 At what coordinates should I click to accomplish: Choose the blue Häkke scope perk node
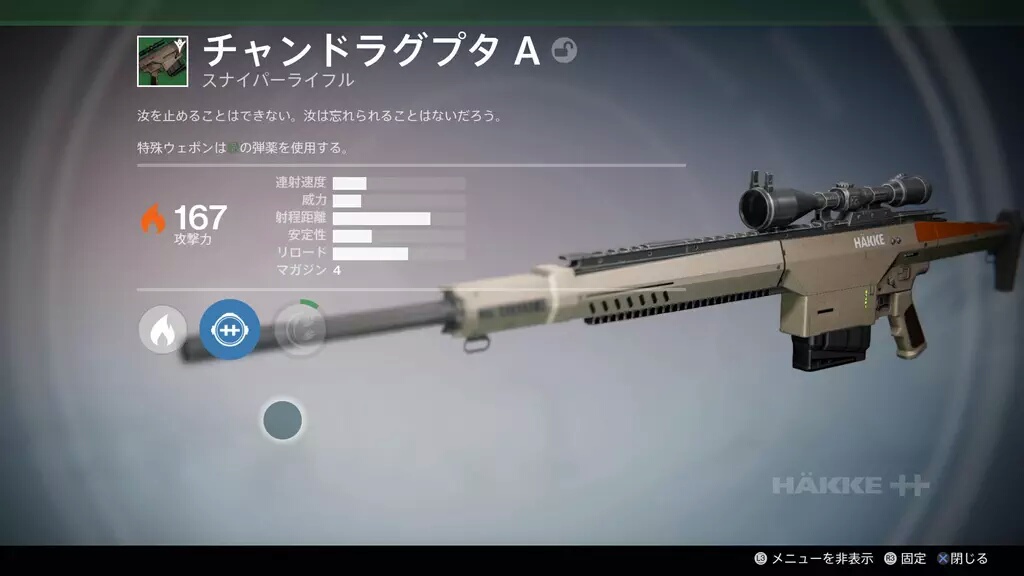point(229,330)
